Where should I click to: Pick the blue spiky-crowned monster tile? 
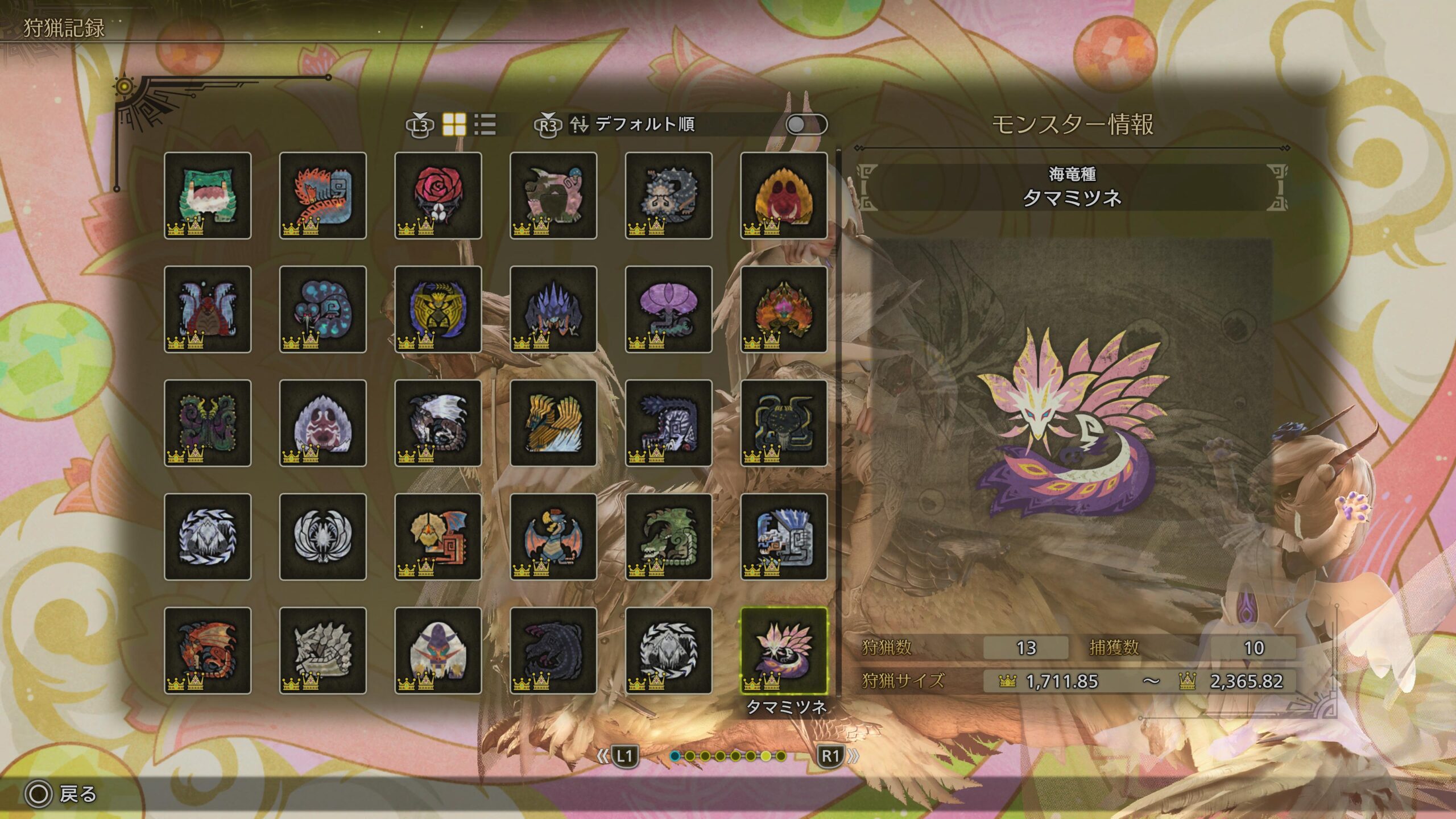pos(553,309)
